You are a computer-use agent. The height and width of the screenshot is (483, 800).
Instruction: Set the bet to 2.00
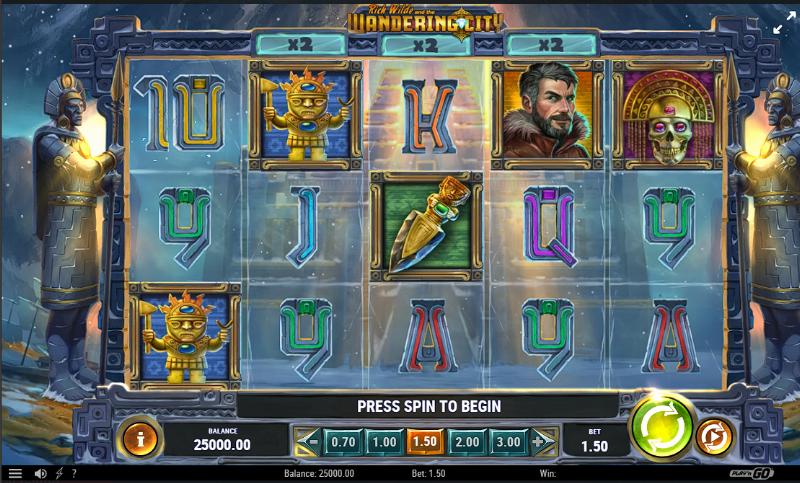click(466, 441)
